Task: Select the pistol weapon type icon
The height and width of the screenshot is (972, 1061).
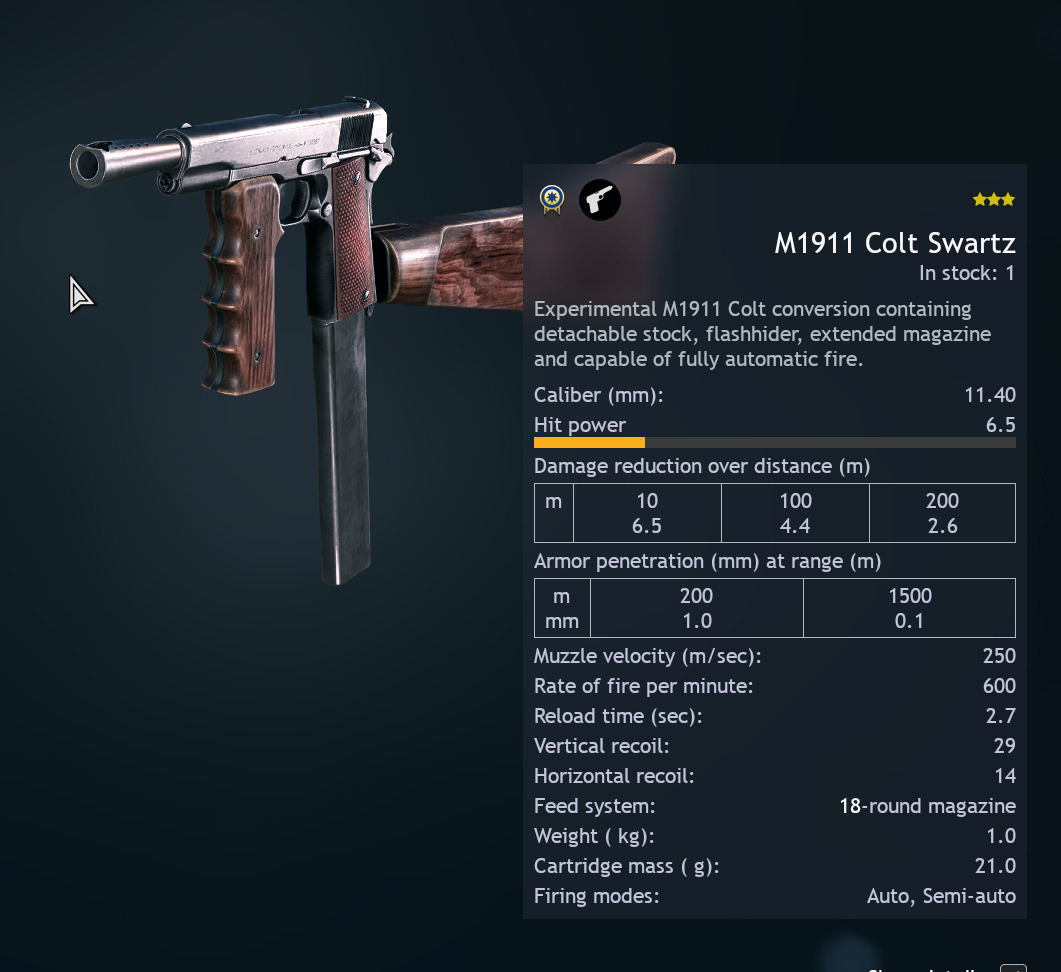Action: tap(600, 200)
